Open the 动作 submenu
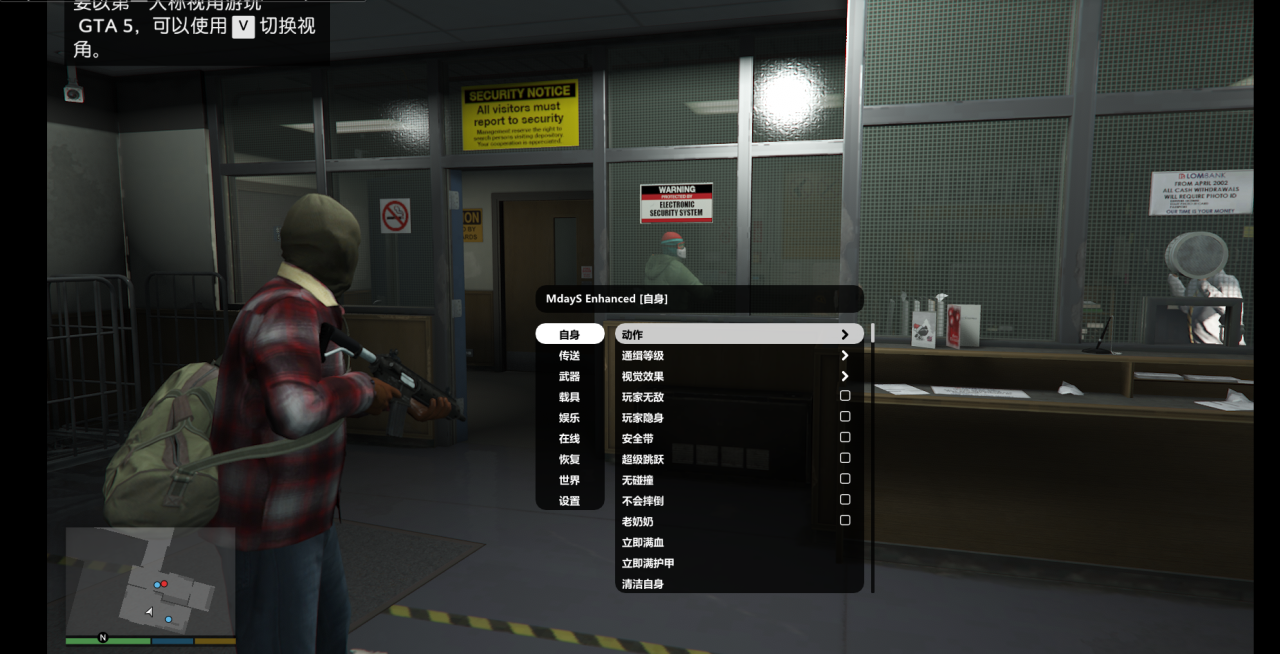The height and width of the screenshot is (654, 1280). pos(738,335)
